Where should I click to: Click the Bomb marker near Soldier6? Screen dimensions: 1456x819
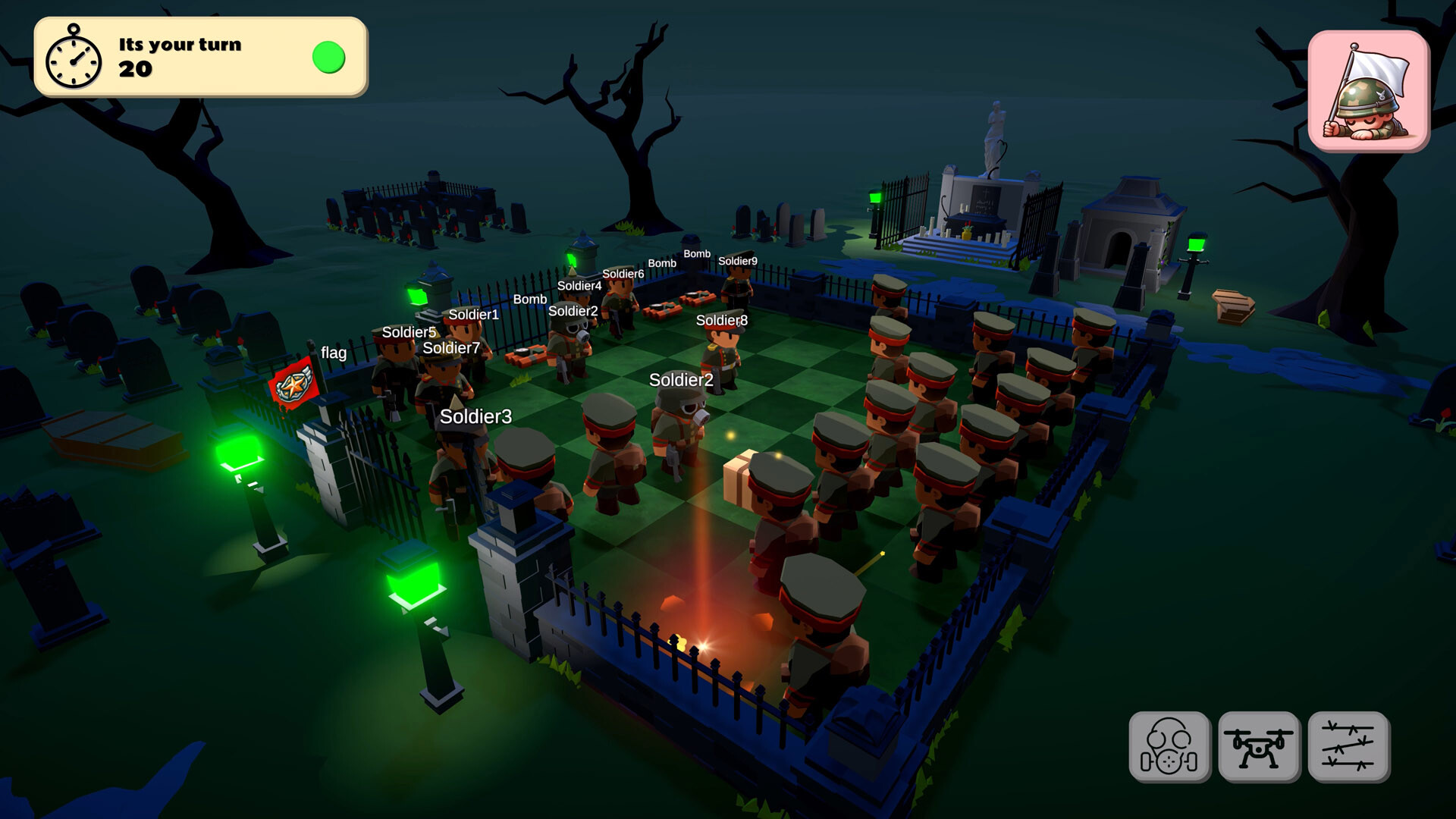click(x=661, y=263)
